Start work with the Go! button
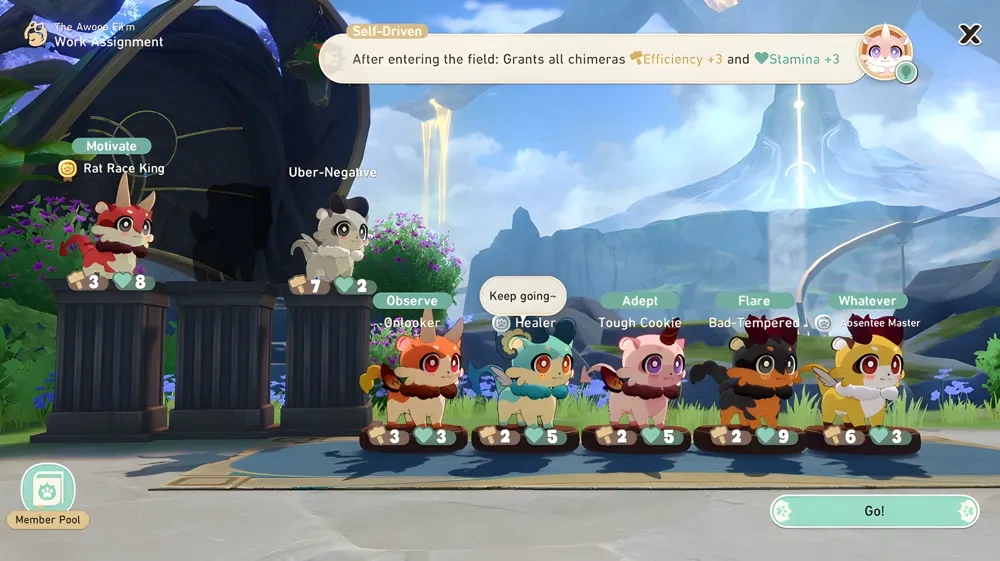Screen dimensions: 1000x561 (x=874, y=511)
